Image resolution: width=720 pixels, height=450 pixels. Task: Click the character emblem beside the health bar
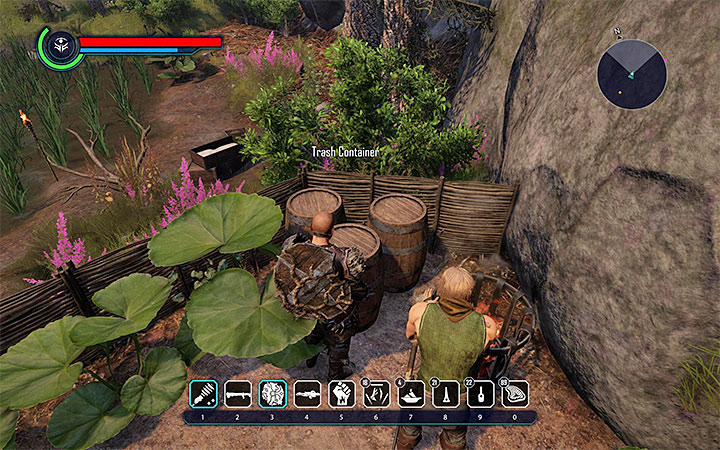pyautogui.click(x=60, y=47)
